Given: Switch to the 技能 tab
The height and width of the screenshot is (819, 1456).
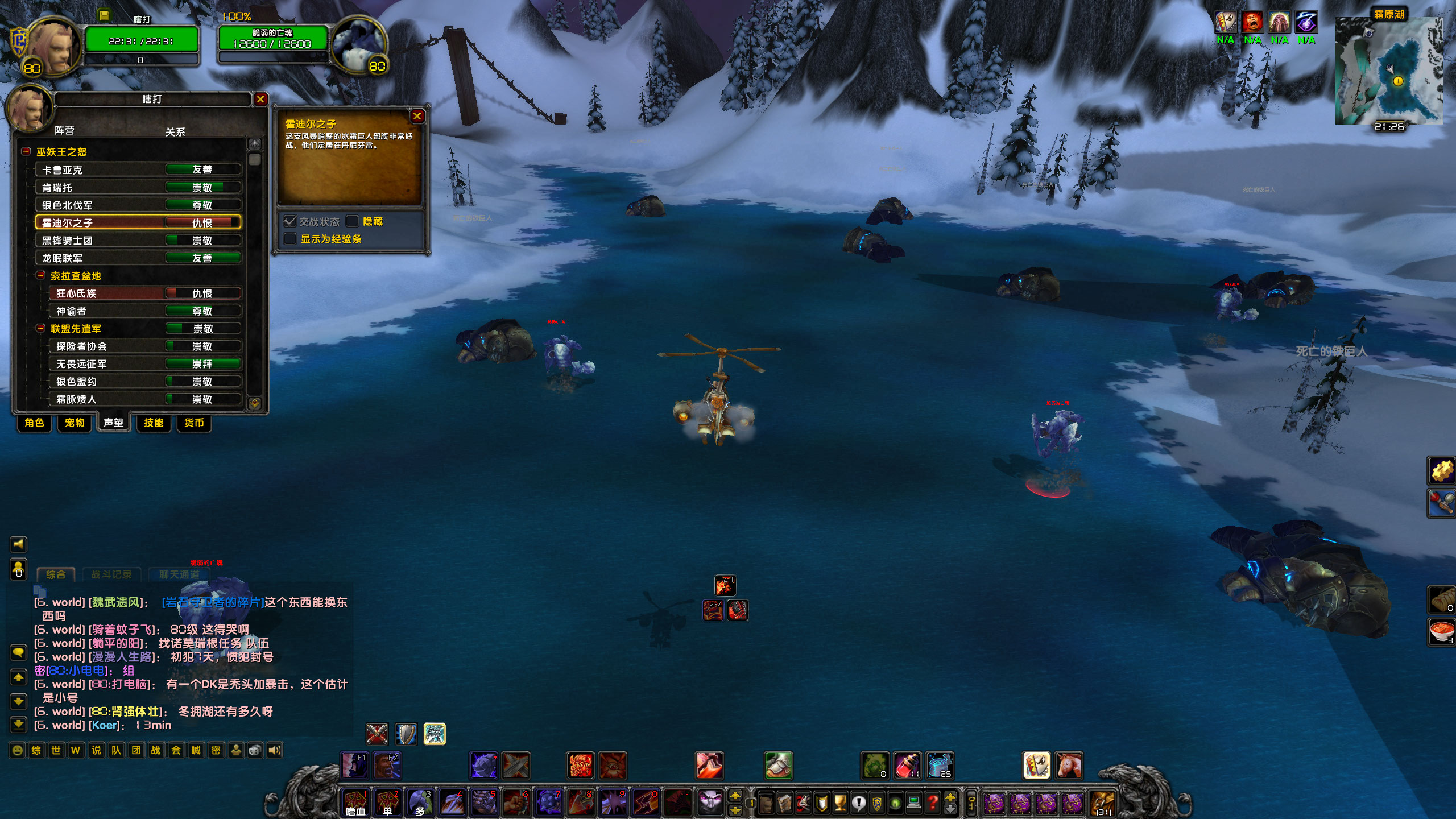Looking at the screenshot, I should pos(154,424).
